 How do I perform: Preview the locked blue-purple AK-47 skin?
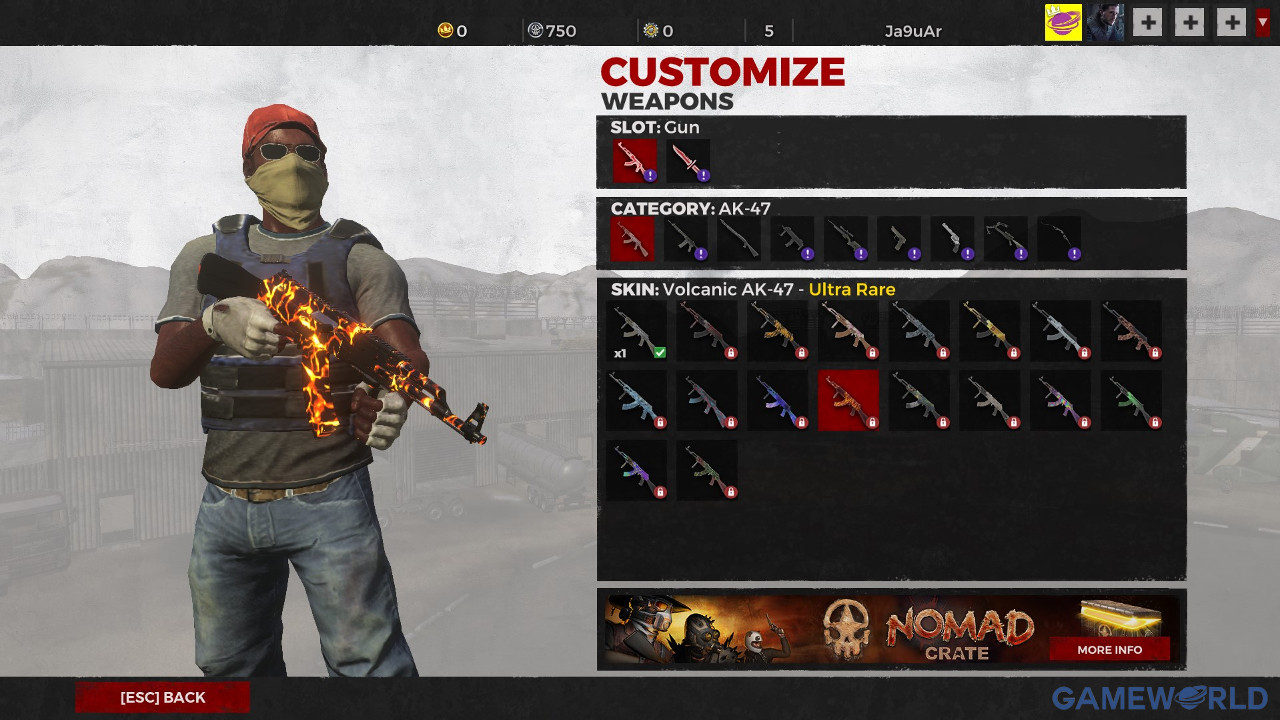778,401
